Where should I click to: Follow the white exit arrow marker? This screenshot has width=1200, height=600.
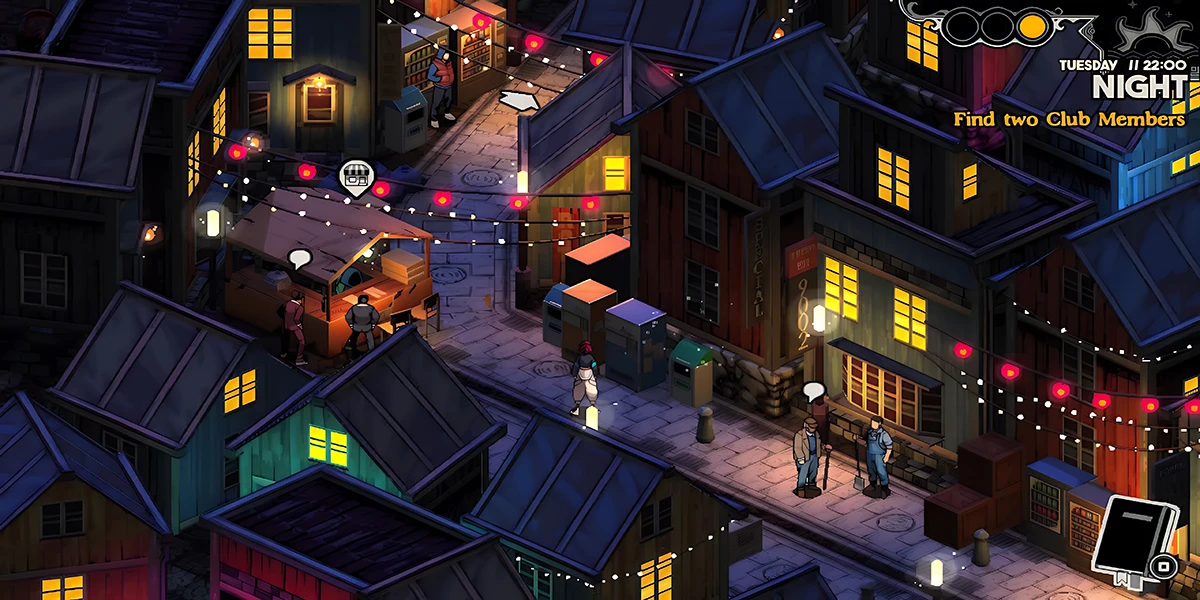click(x=519, y=101)
